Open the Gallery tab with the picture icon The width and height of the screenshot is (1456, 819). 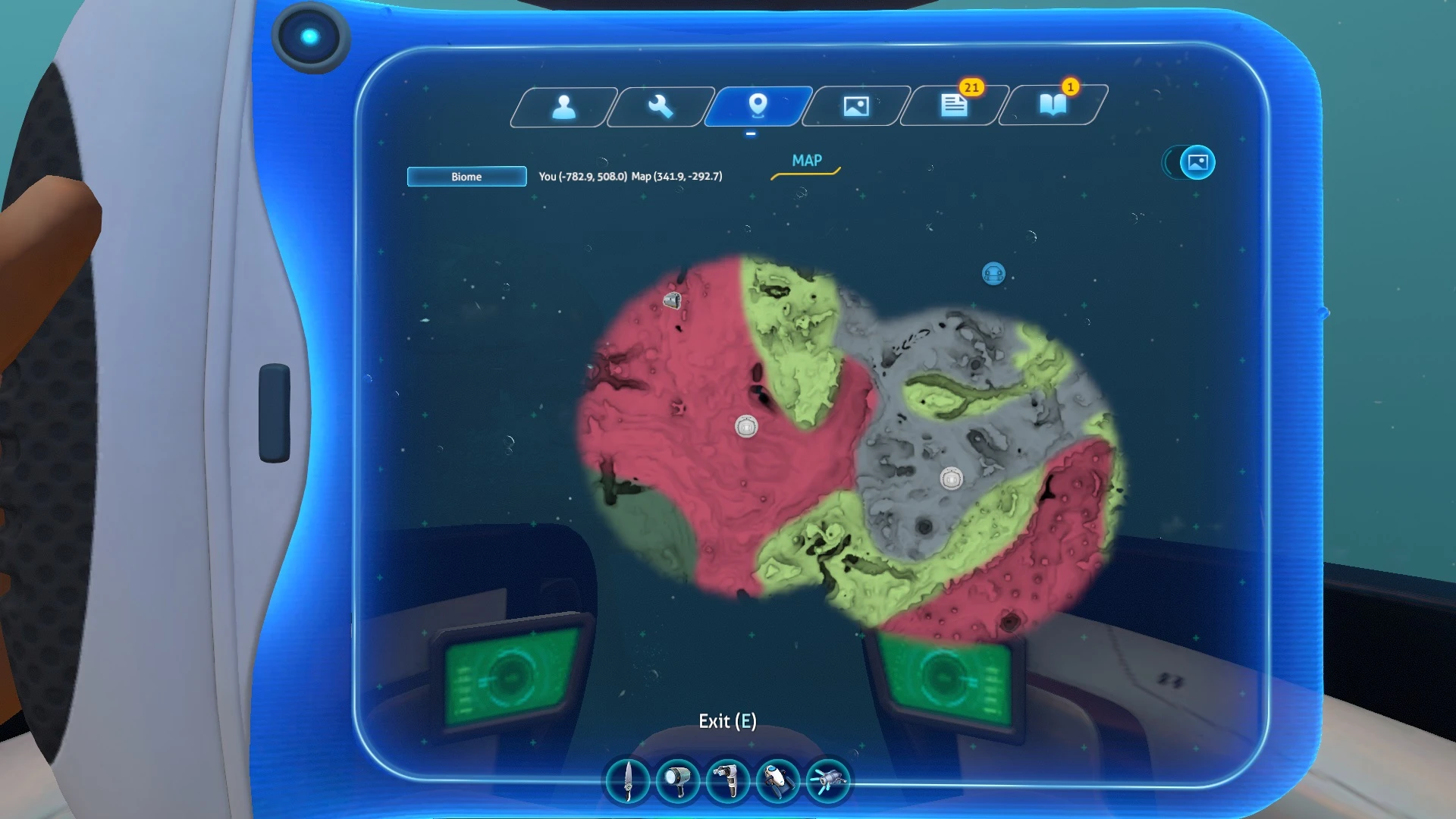click(x=855, y=106)
